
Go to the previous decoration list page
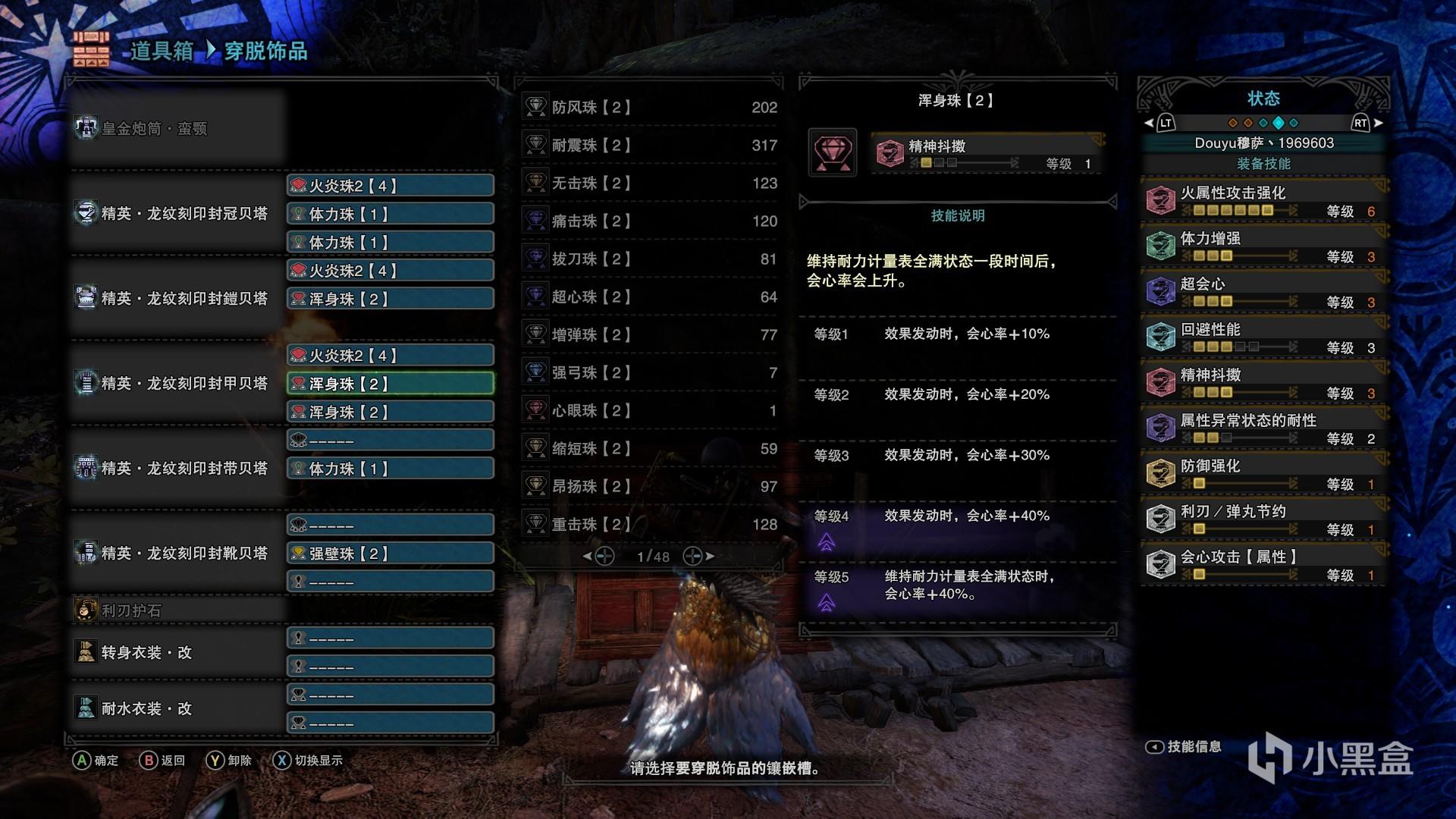click(598, 557)
